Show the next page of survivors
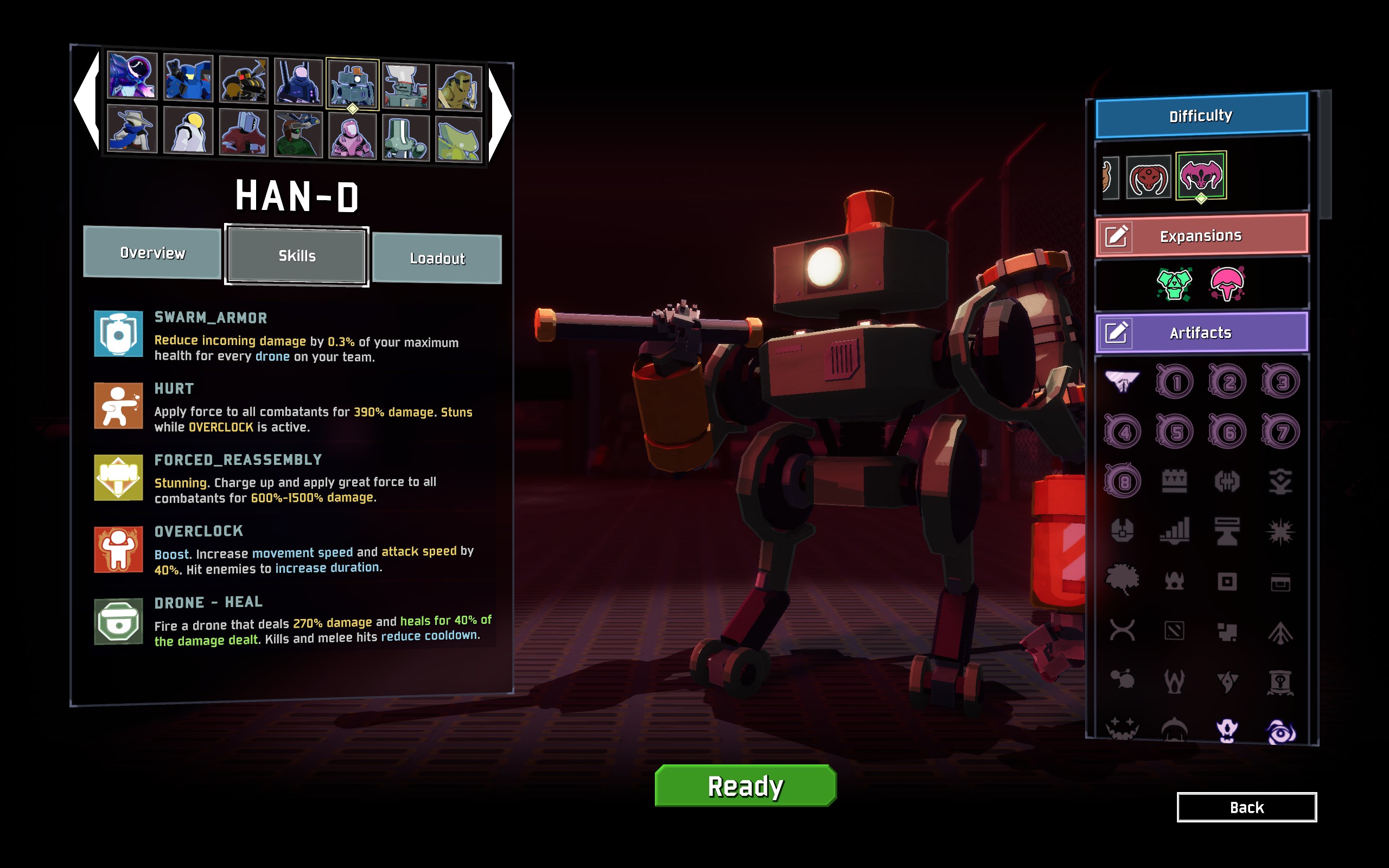Image resolution: width=1389 pixels, height=868 pixels. tap(499, 115)
